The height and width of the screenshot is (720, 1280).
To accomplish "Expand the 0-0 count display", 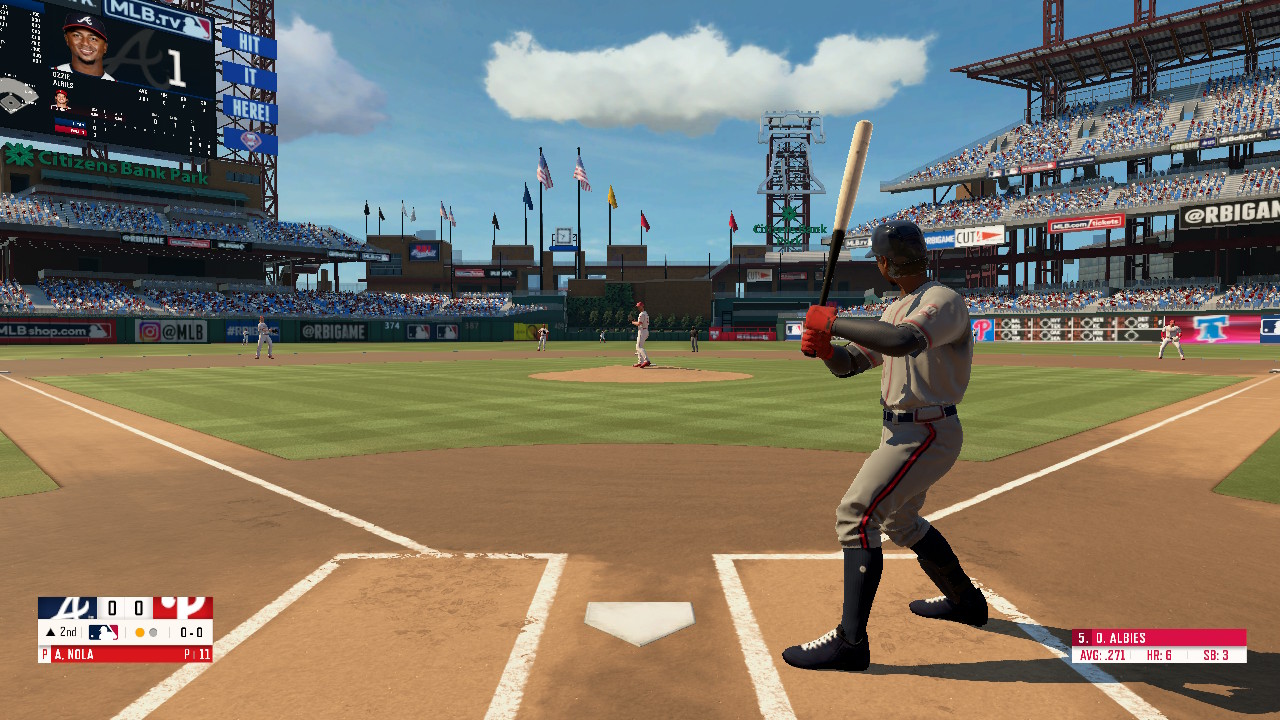I will [x=190, y=632].
